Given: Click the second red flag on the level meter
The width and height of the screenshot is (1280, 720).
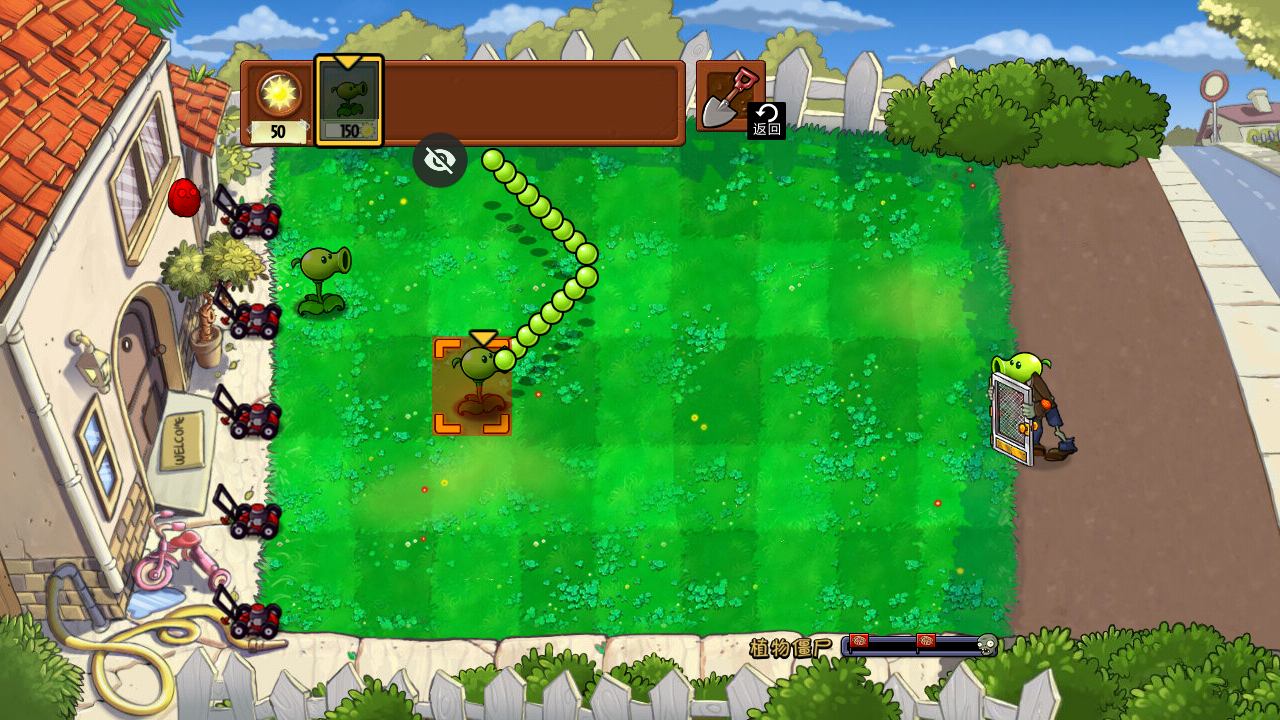Looking at the screenshot, I should coord(926,642).
